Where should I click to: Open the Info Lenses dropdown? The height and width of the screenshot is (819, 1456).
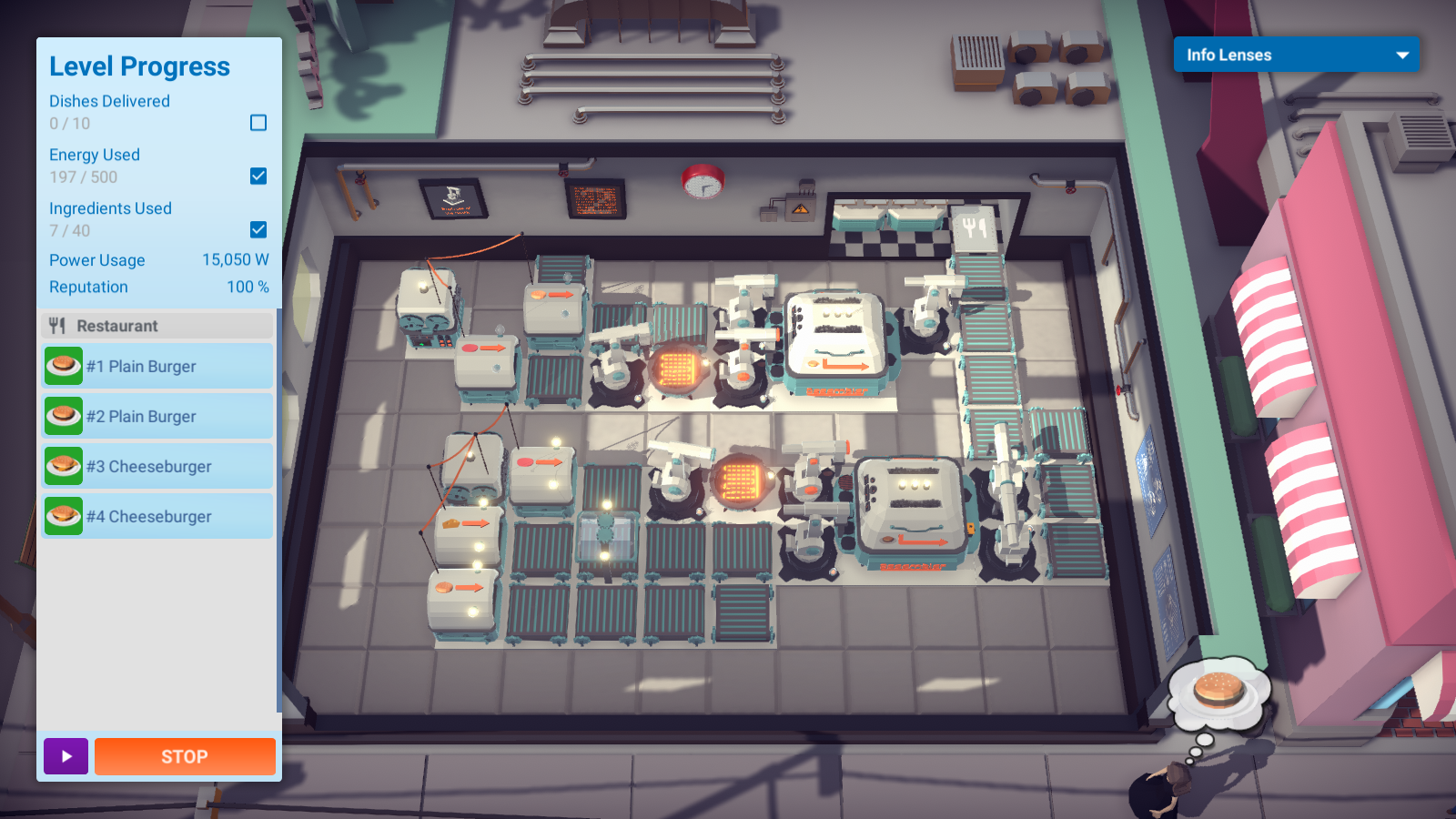pyautogui.click(x=1296, y=55)
